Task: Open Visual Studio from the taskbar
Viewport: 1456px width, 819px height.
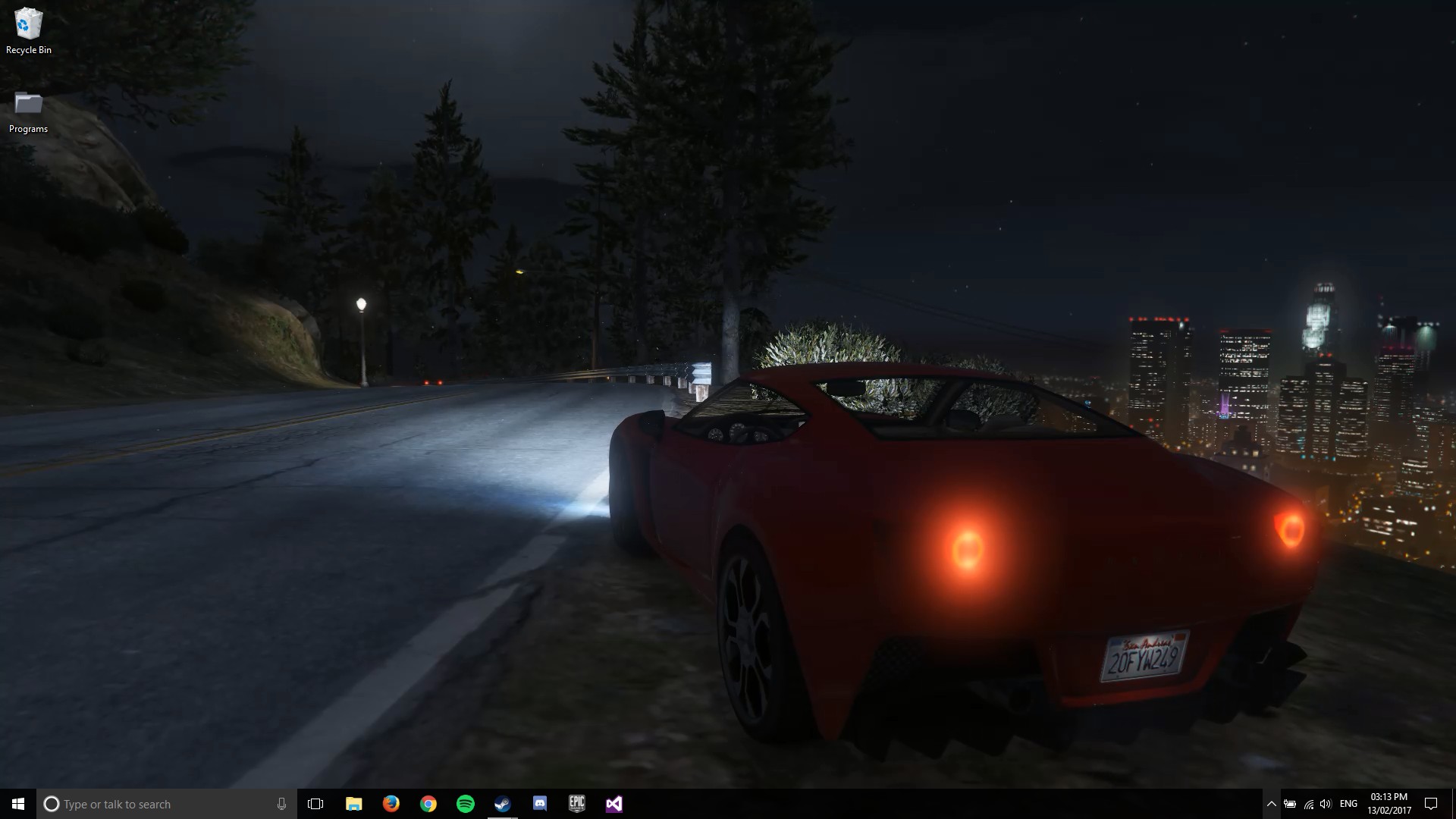Action: click(614, 803)
